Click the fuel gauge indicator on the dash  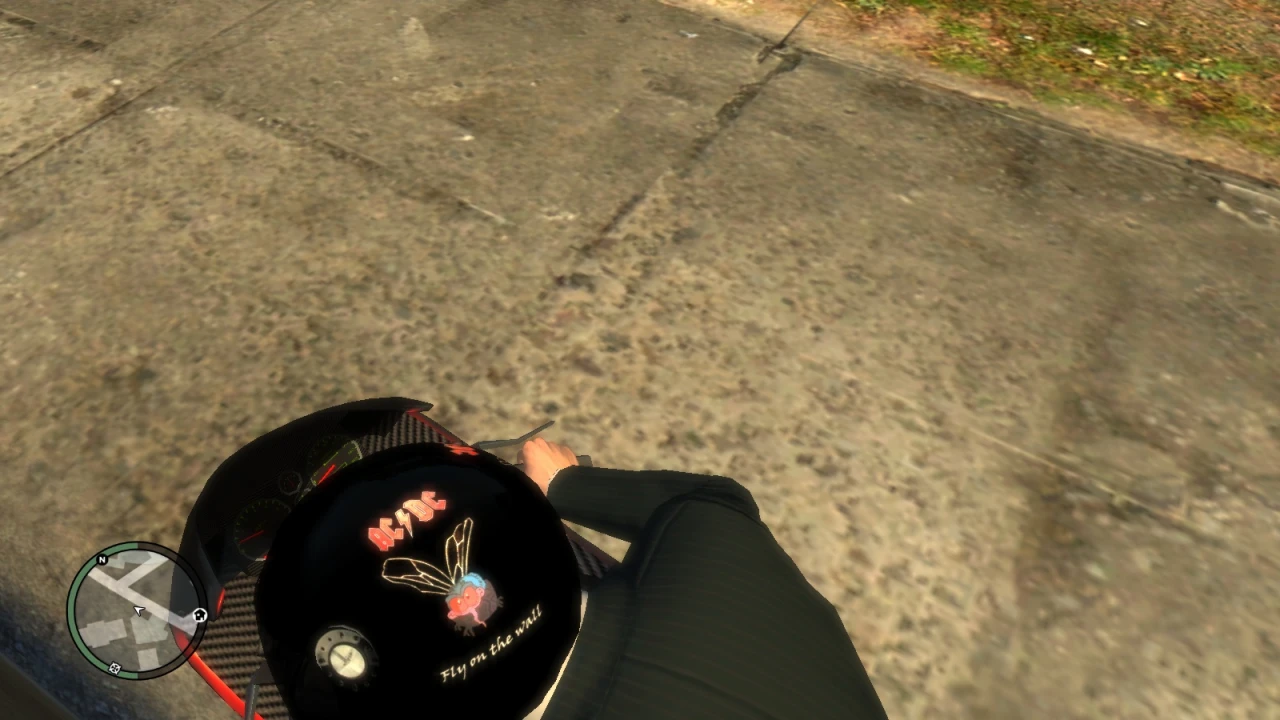tap(291, 480)
